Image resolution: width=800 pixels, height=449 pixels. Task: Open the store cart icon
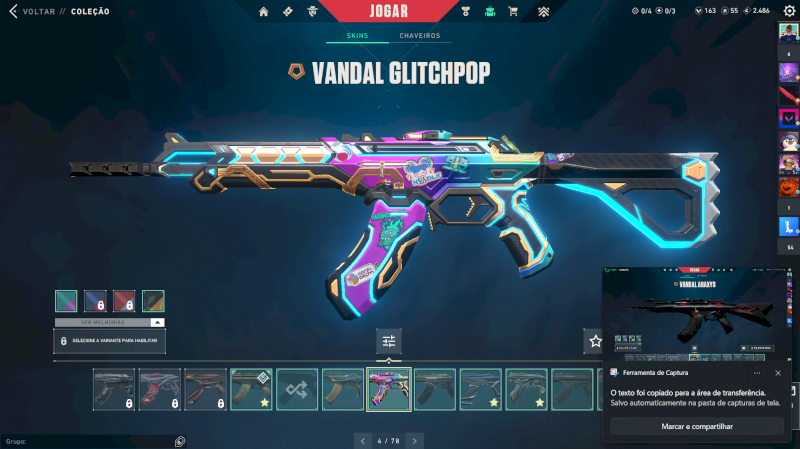[513, 12]
